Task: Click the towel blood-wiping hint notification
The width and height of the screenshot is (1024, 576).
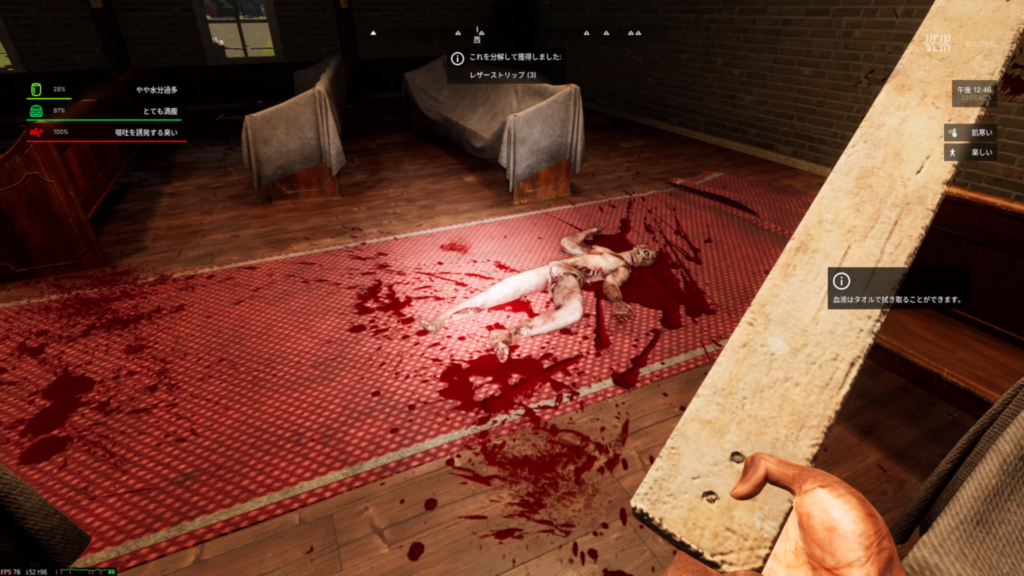Action: (x=896, y=289)
